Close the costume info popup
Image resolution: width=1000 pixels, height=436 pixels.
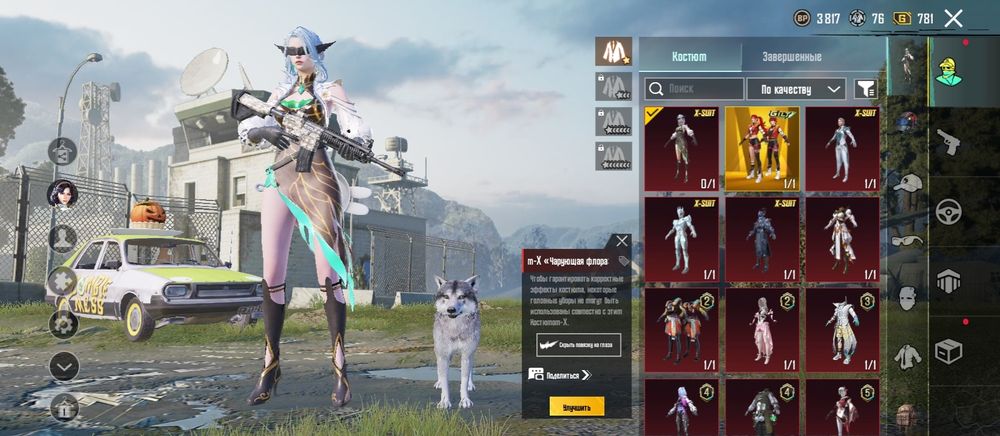(x=622, y=241)
